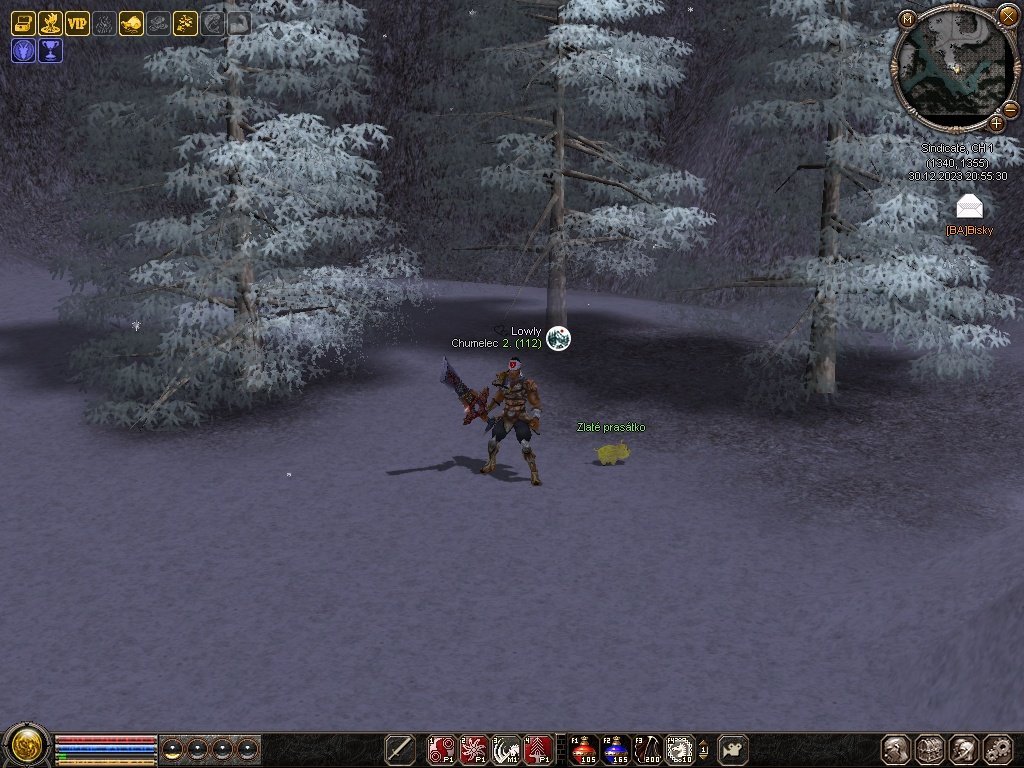Open the treasure chest icon
The height and width of the screenshot is (768, 1024).
click(23, 23)
